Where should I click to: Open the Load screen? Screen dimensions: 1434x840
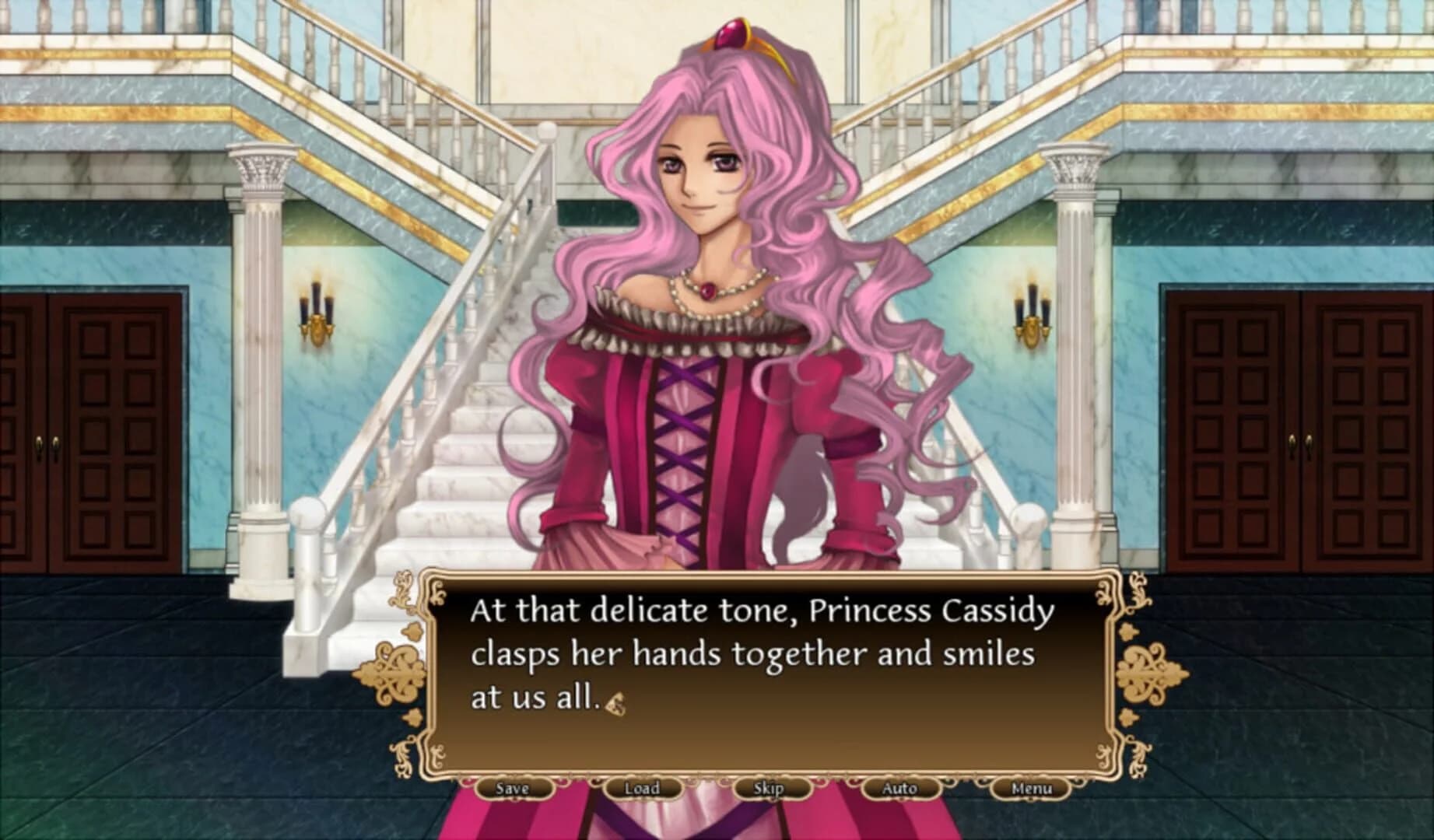point(643,788)
